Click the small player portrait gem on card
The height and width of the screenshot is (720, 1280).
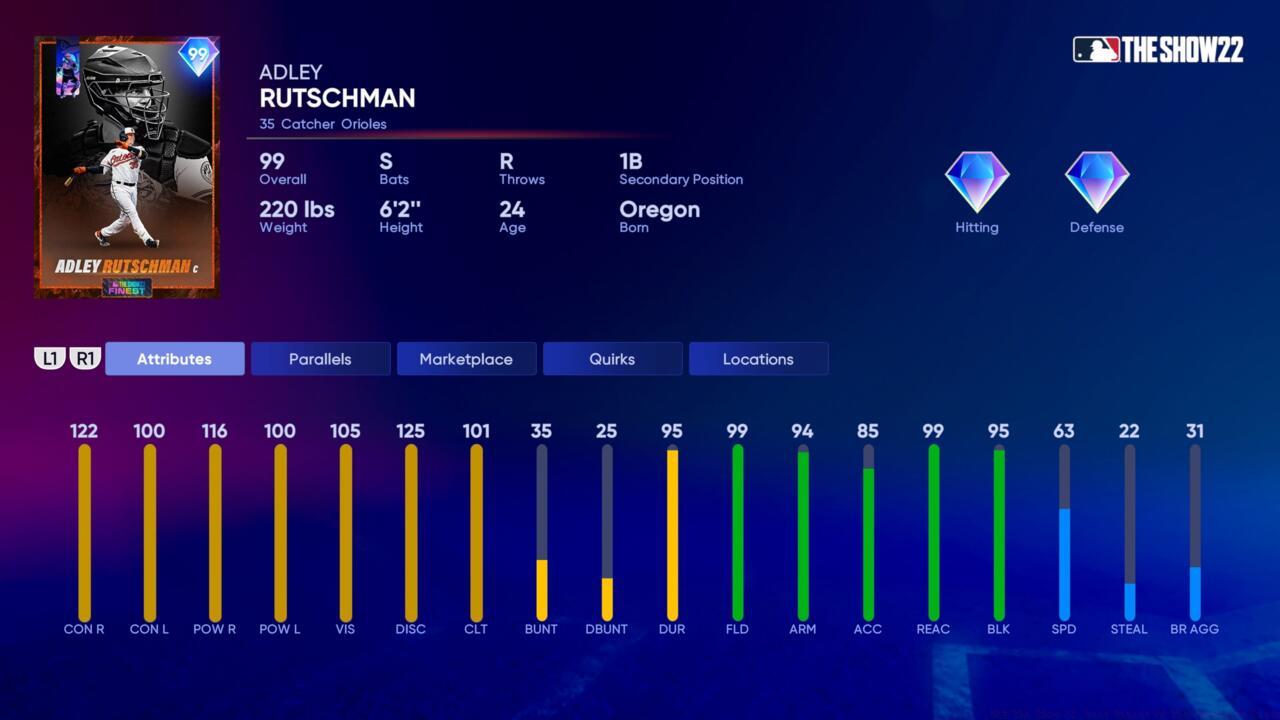point(66,70)
